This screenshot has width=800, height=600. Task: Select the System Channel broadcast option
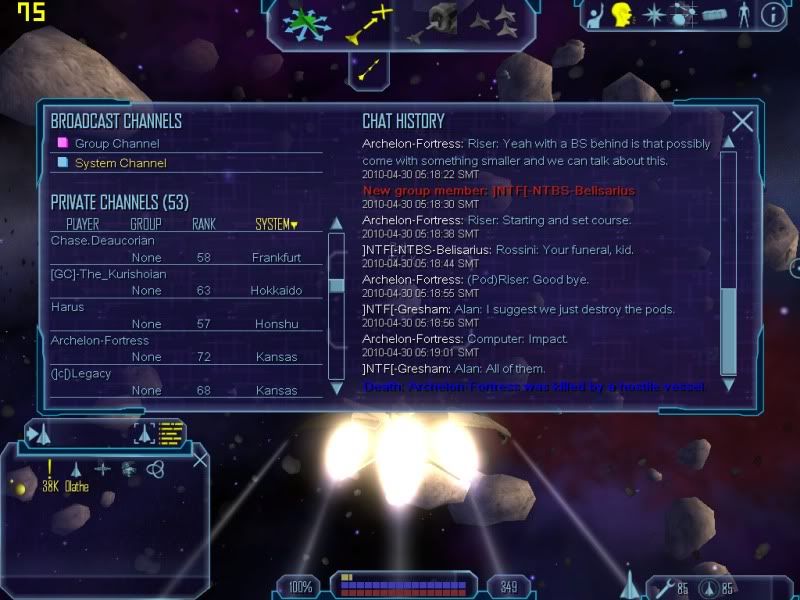click(x=120, y=163)
